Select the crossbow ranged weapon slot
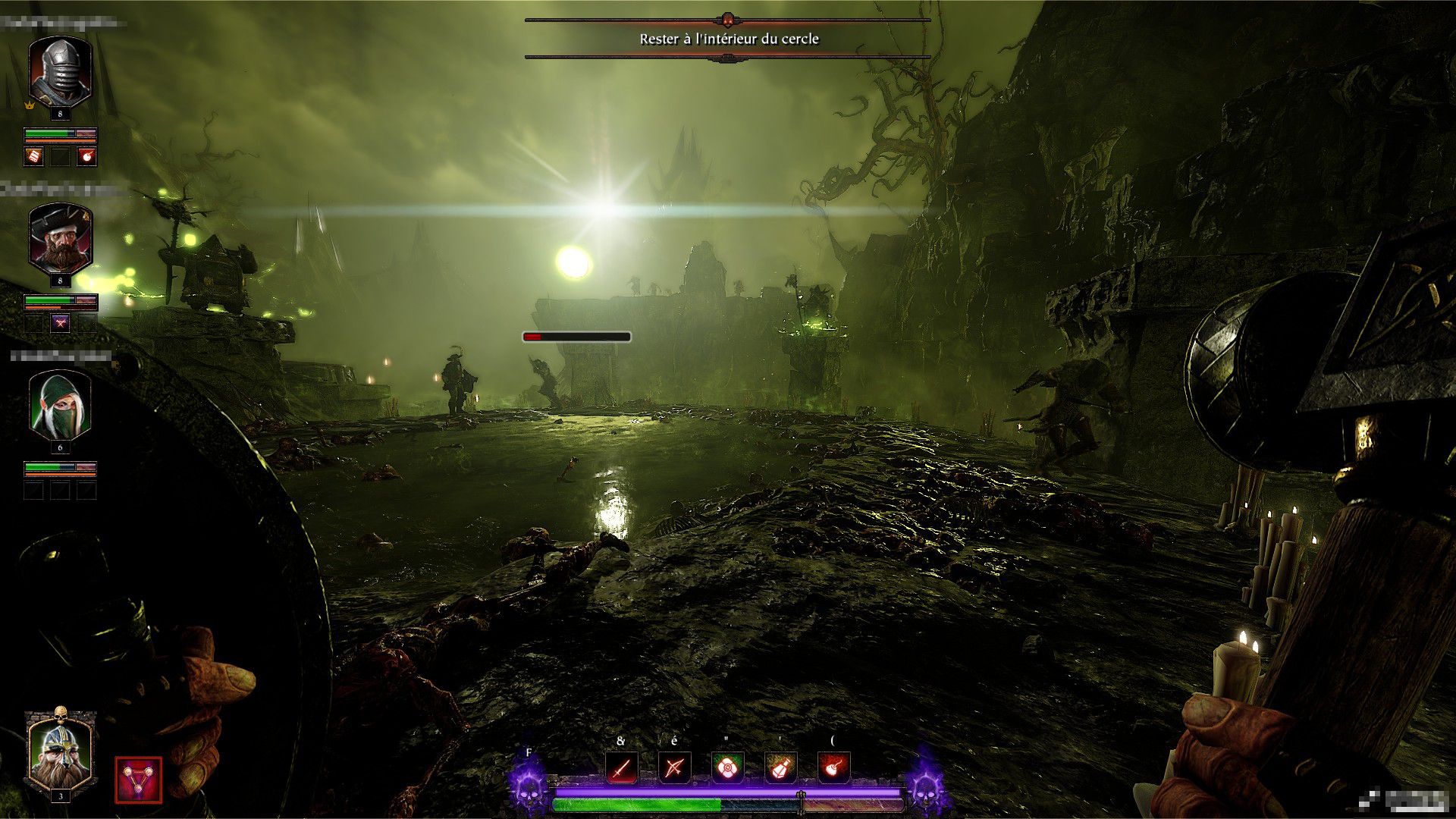The height and width of the screenshot is (819, 1456). click(674, 769)
